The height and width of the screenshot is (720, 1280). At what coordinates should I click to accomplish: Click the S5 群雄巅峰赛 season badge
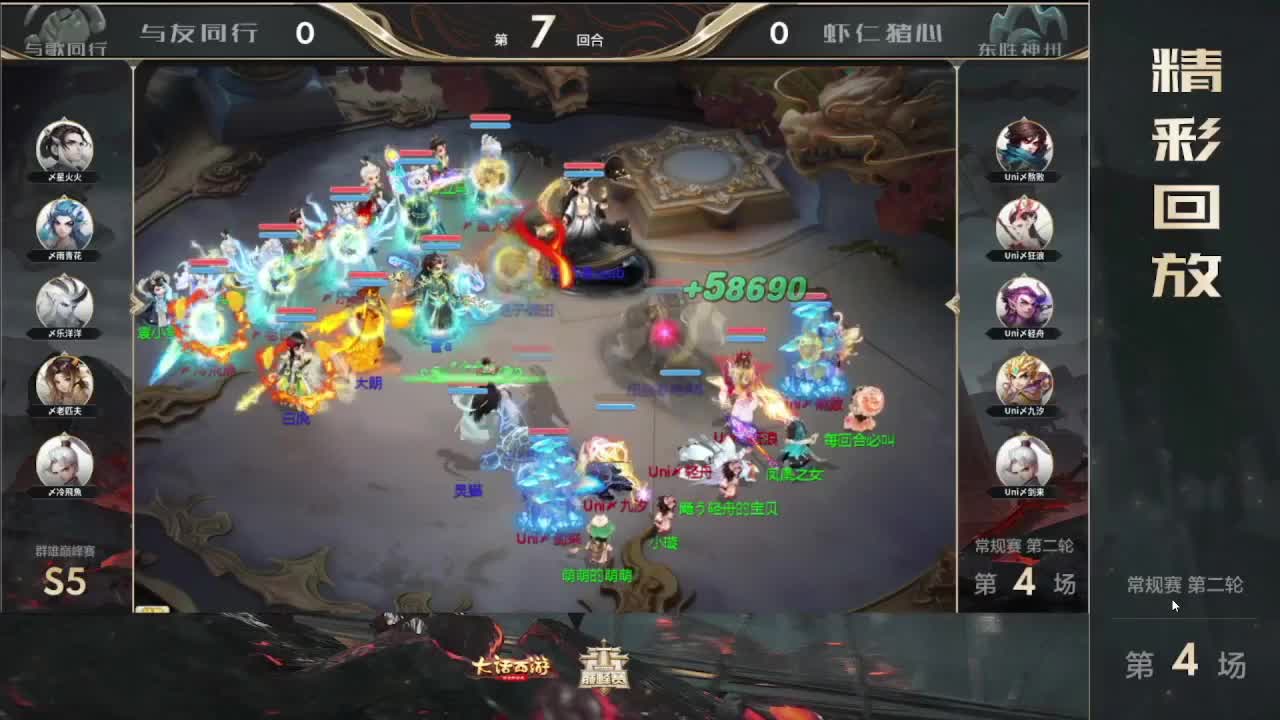[62, 572]
